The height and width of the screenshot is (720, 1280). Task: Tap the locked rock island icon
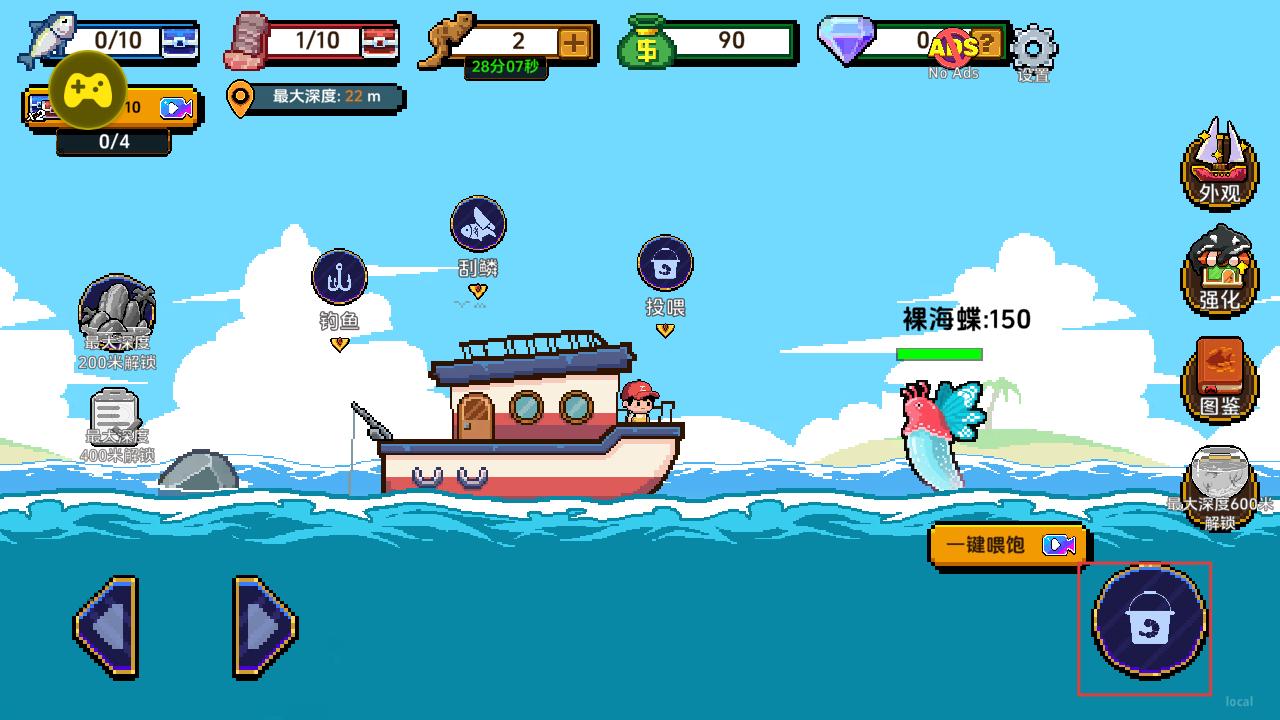click(117, 312)
